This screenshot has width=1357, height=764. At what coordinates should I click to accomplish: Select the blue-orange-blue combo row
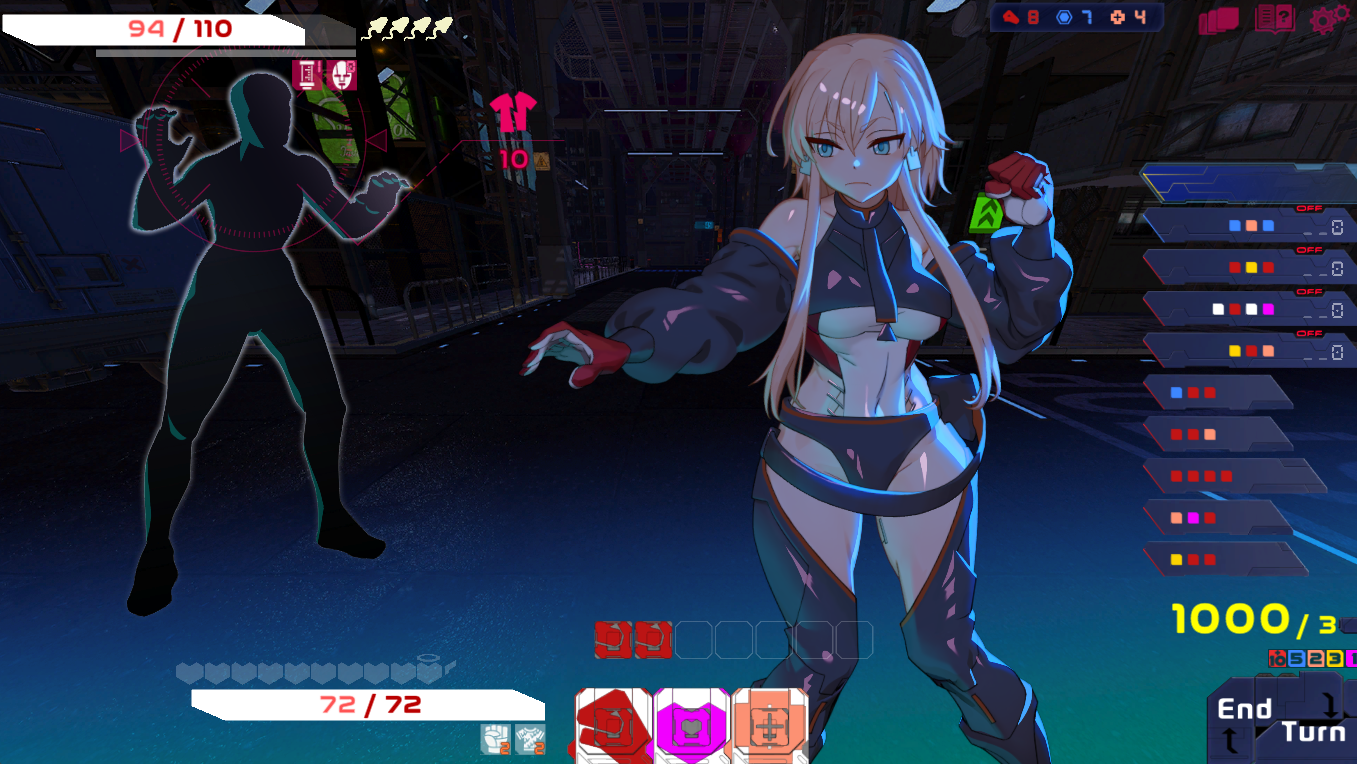click(1250, 226)
